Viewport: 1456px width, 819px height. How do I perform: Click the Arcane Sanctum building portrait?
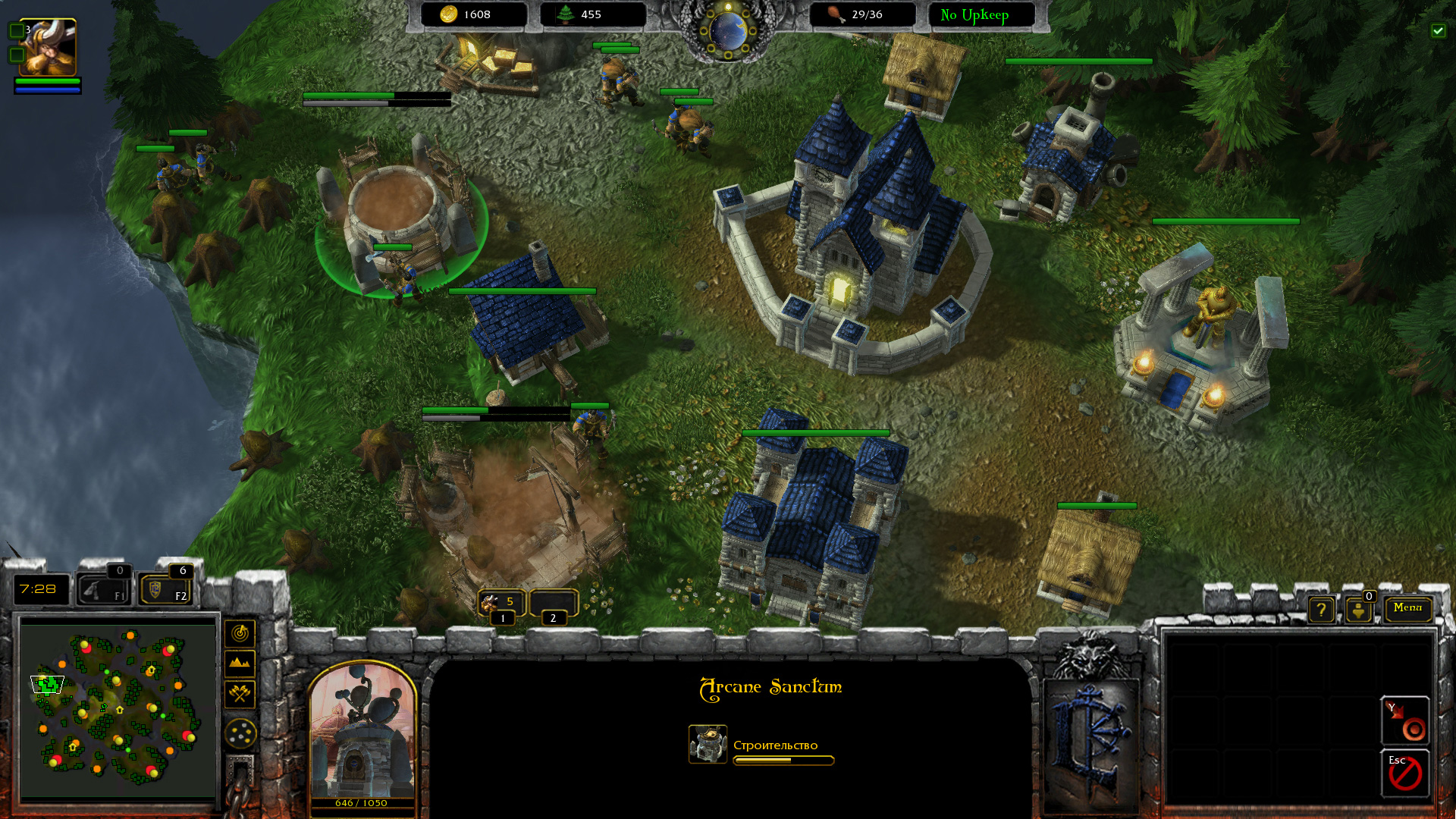pos(362,732)
